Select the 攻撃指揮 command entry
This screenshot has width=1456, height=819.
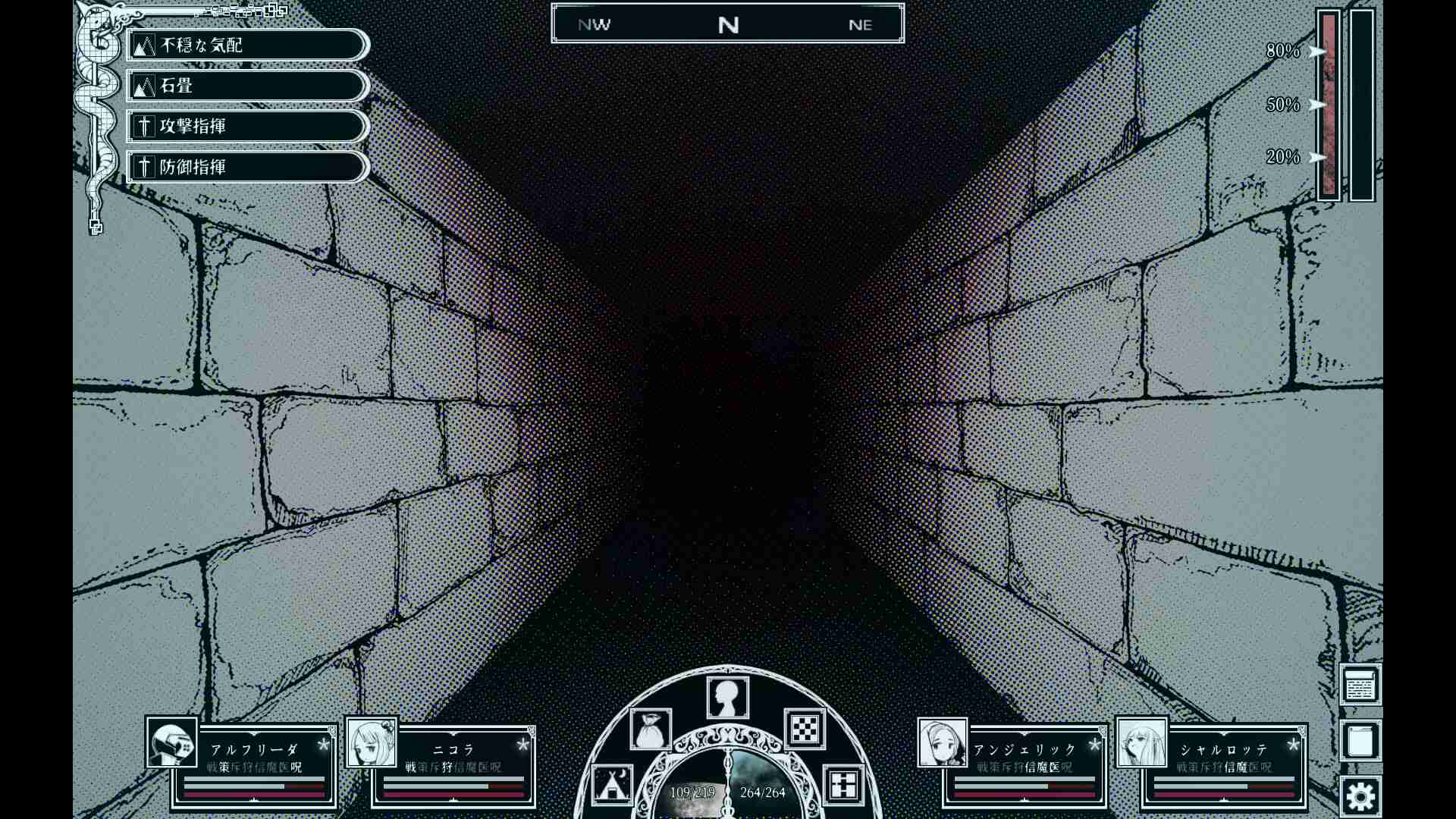pos(244,127)
